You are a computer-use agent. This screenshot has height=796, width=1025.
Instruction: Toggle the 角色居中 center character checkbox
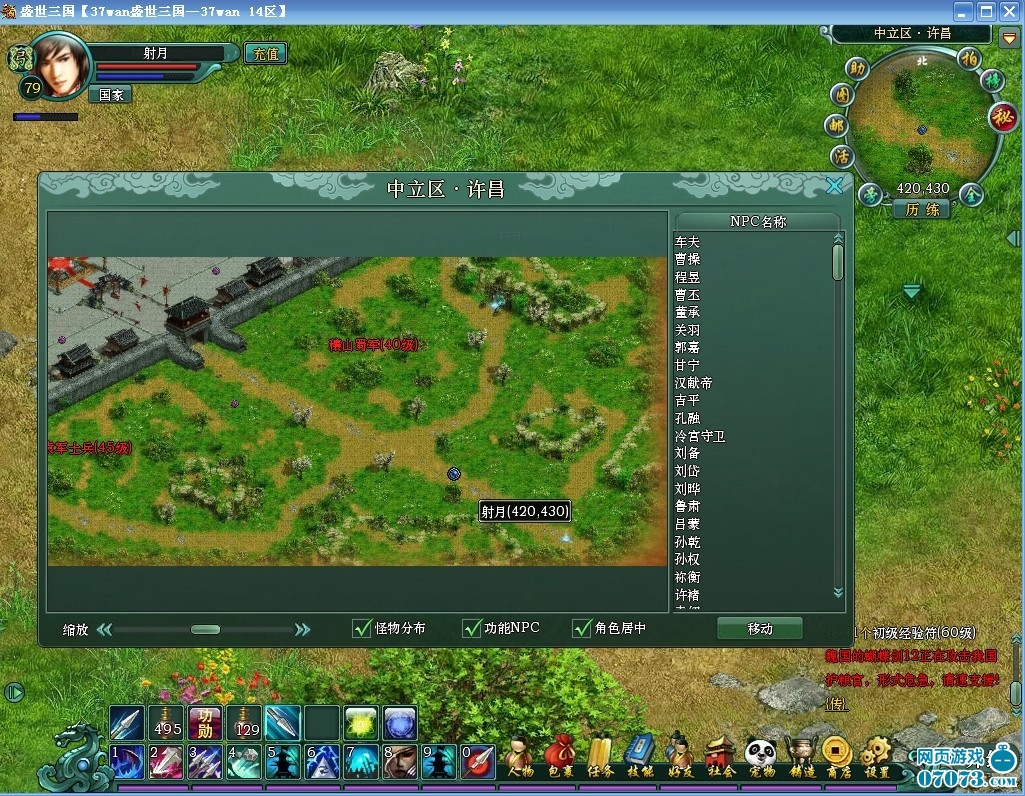click(x=582, y=628)
